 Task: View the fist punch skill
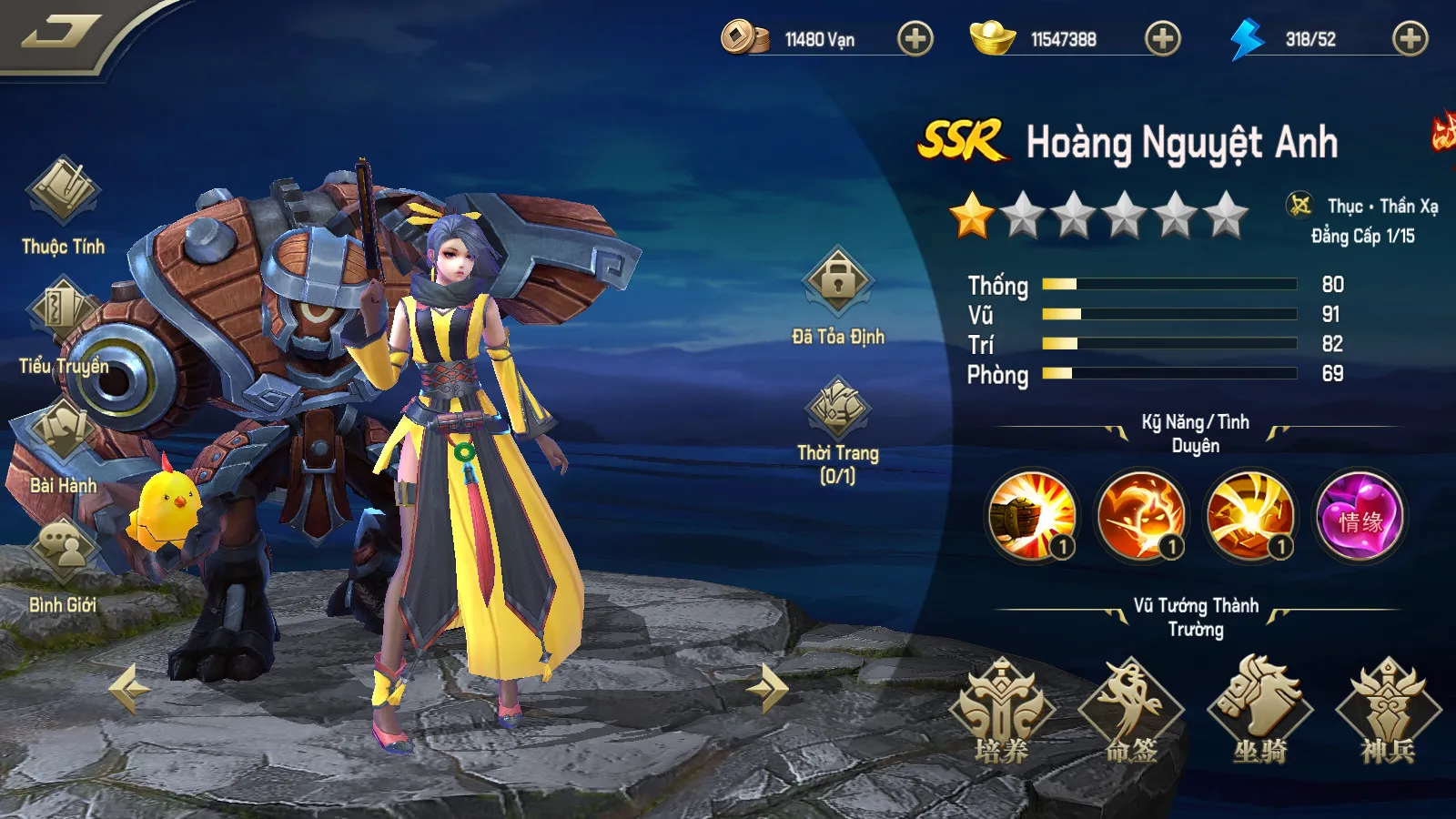pyautogui.click(x=1032, y=516)
